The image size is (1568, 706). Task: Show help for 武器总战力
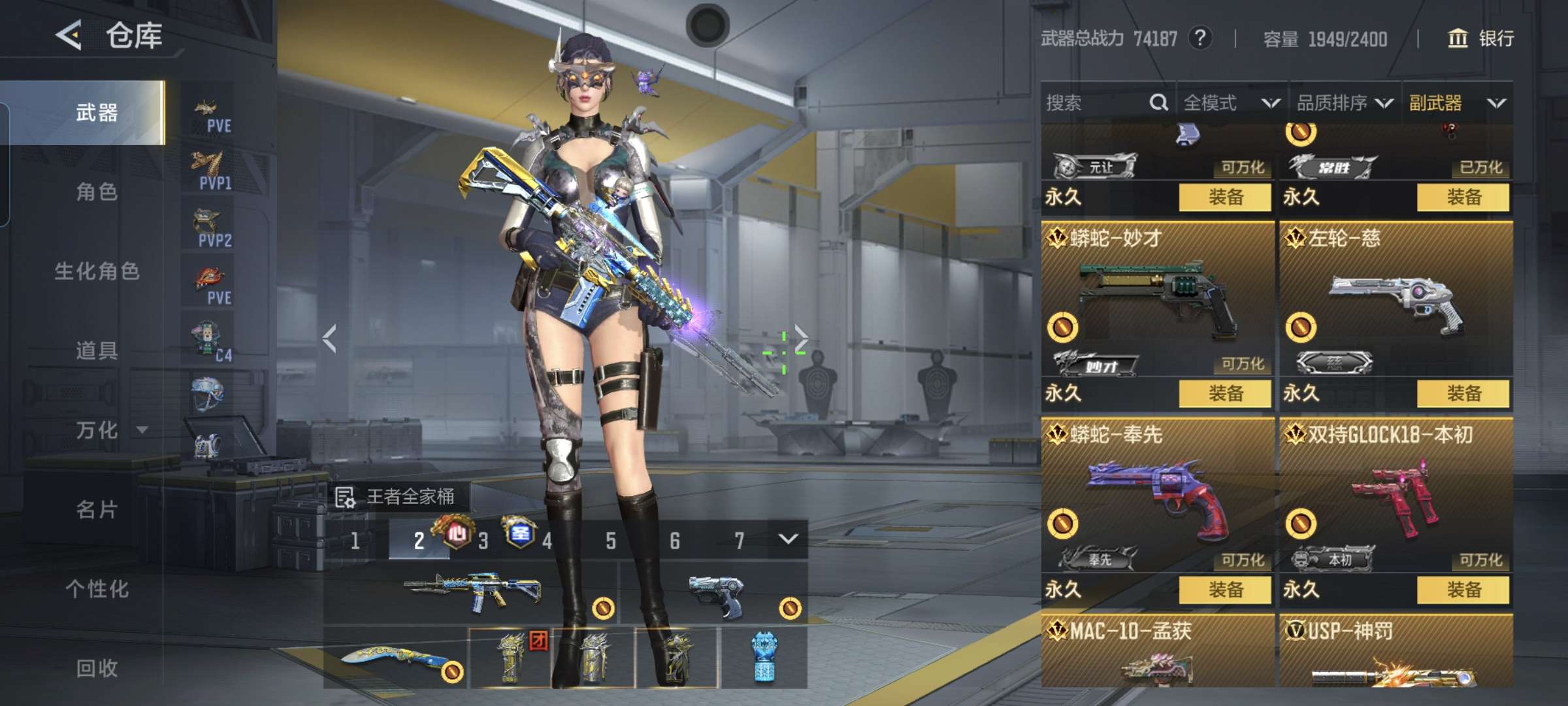[x=1200, y=39]
